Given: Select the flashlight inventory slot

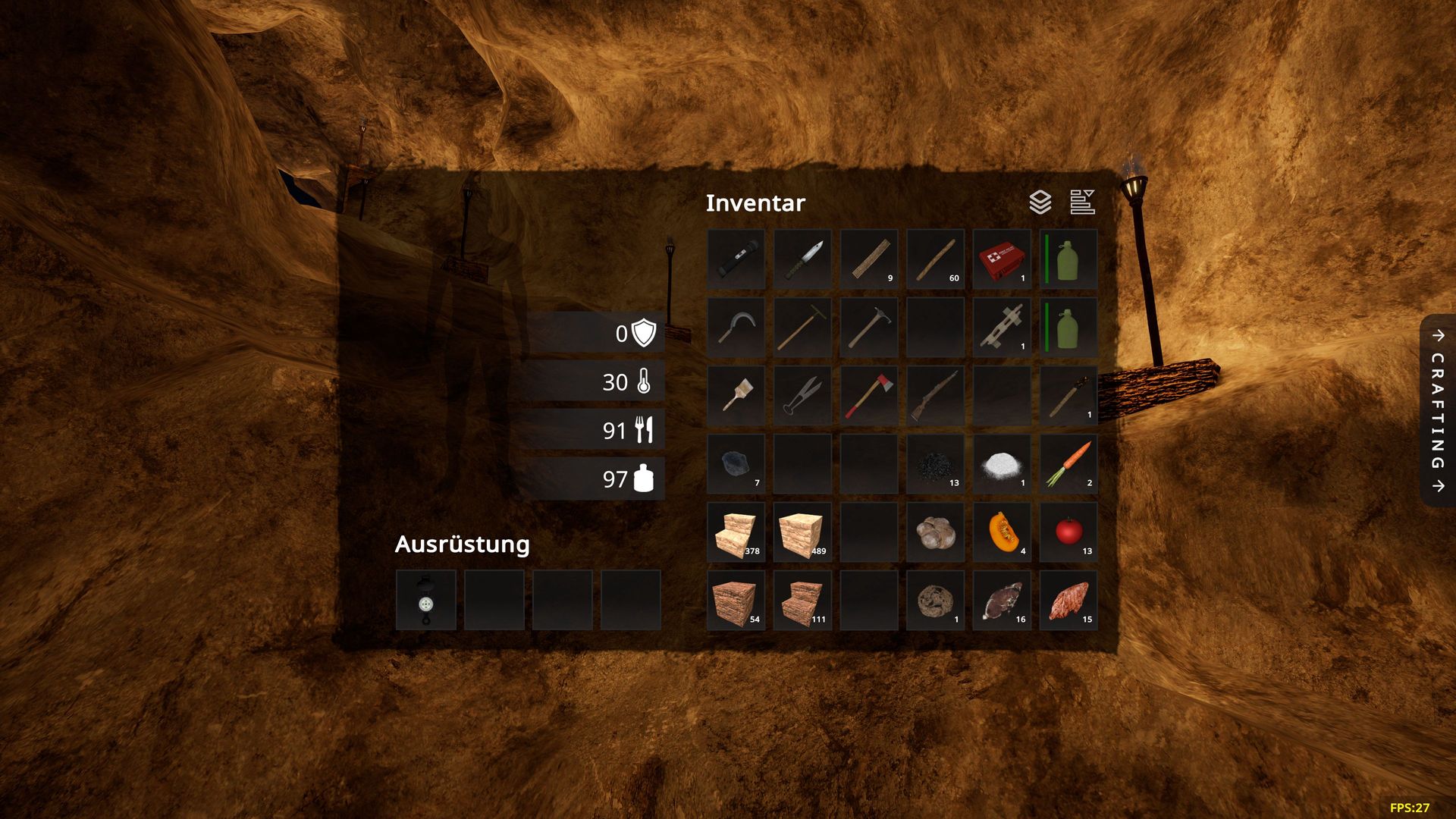Looking at the screenshot, I should [x=736, y=259].
